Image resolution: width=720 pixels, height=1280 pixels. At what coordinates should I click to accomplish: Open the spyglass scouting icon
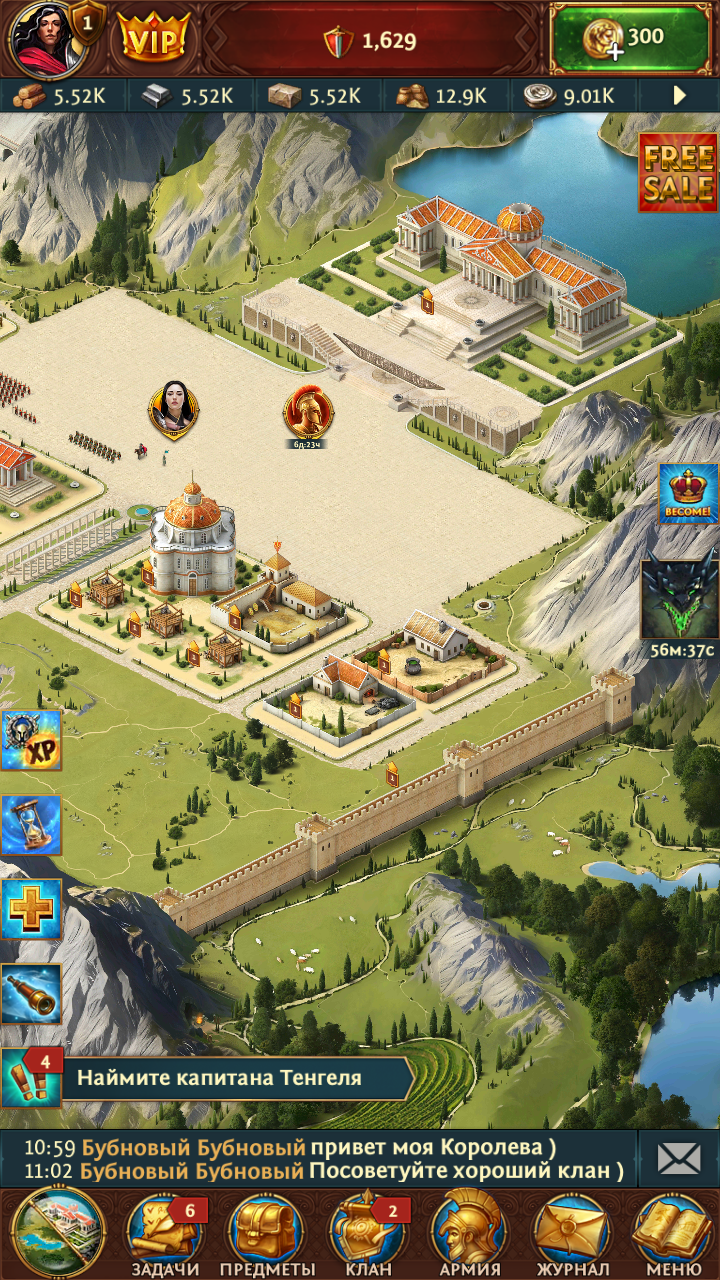click(x=31, y=993)
